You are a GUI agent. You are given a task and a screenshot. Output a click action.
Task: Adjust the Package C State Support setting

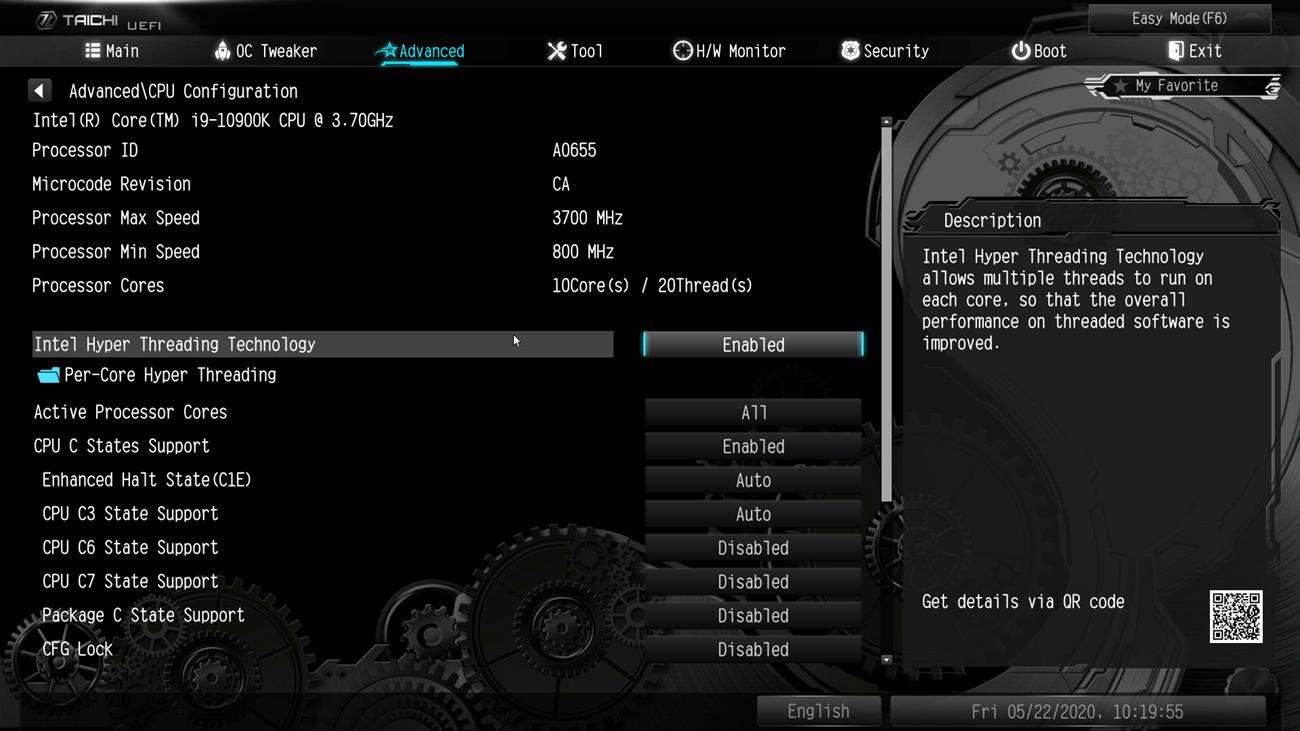[753, 616]
